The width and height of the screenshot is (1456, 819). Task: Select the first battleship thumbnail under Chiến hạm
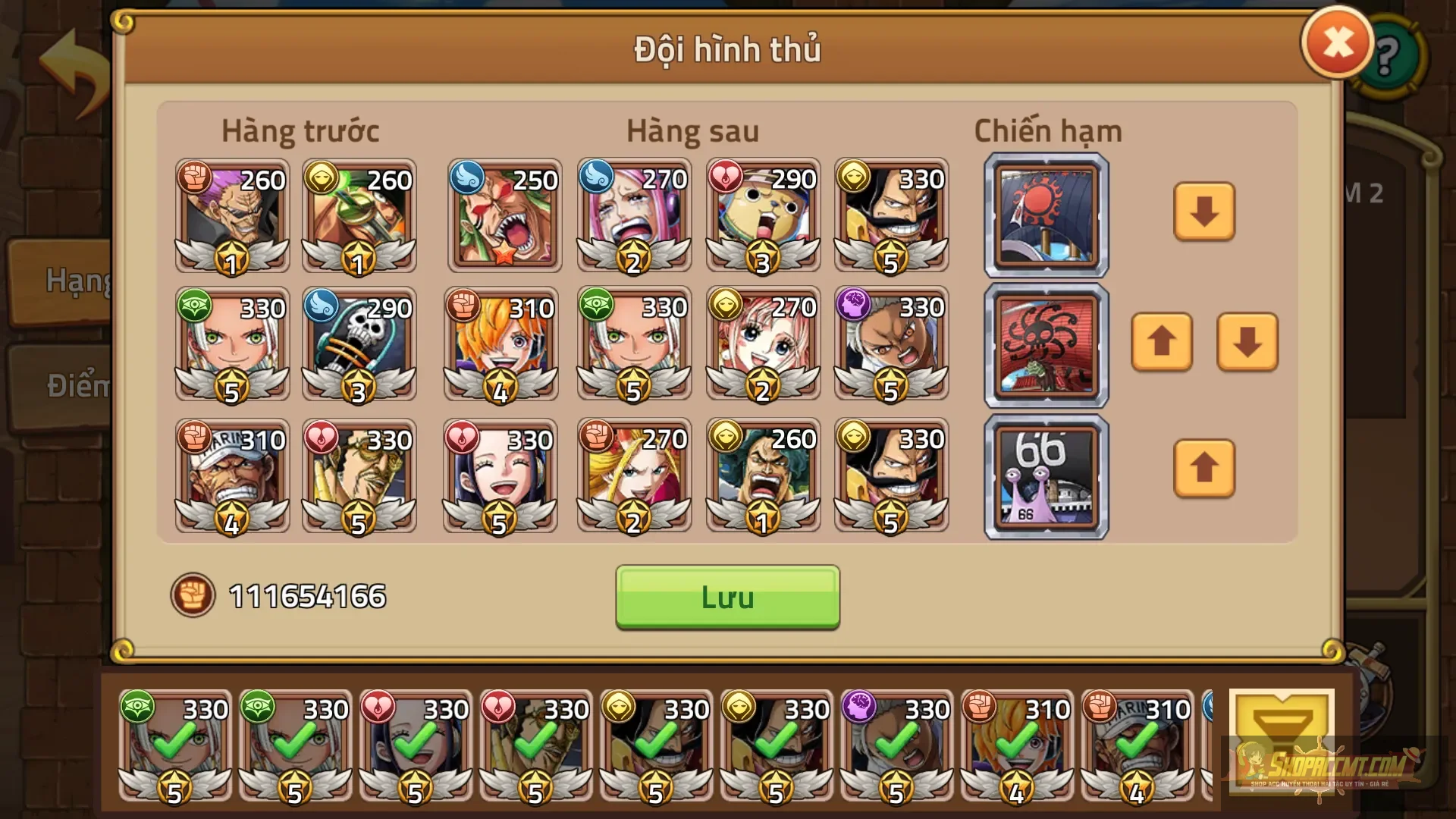point(1045,215)
